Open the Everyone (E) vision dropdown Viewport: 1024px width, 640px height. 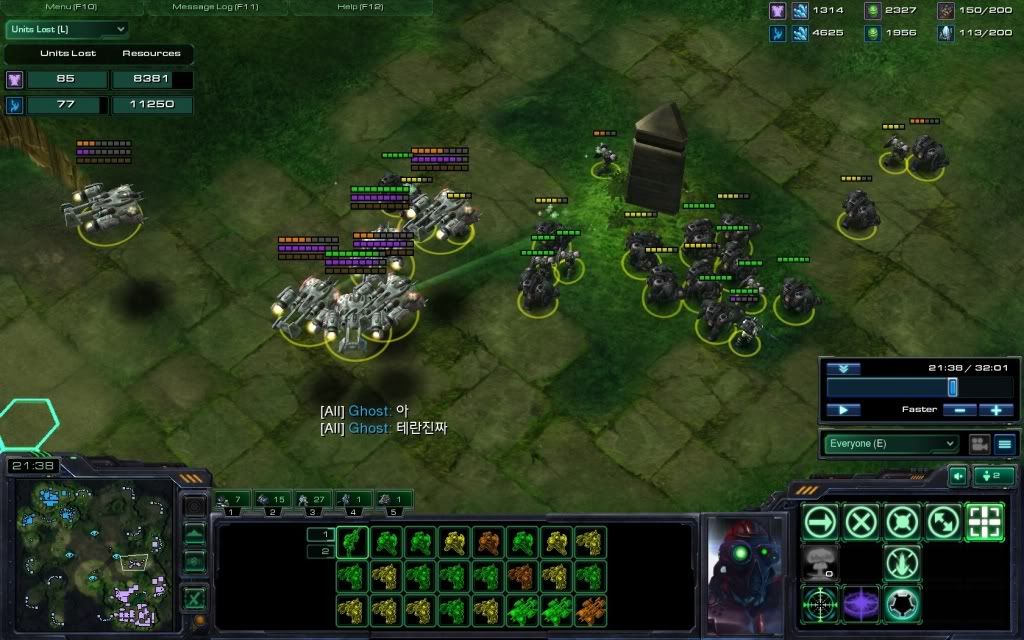coord(891,443)
